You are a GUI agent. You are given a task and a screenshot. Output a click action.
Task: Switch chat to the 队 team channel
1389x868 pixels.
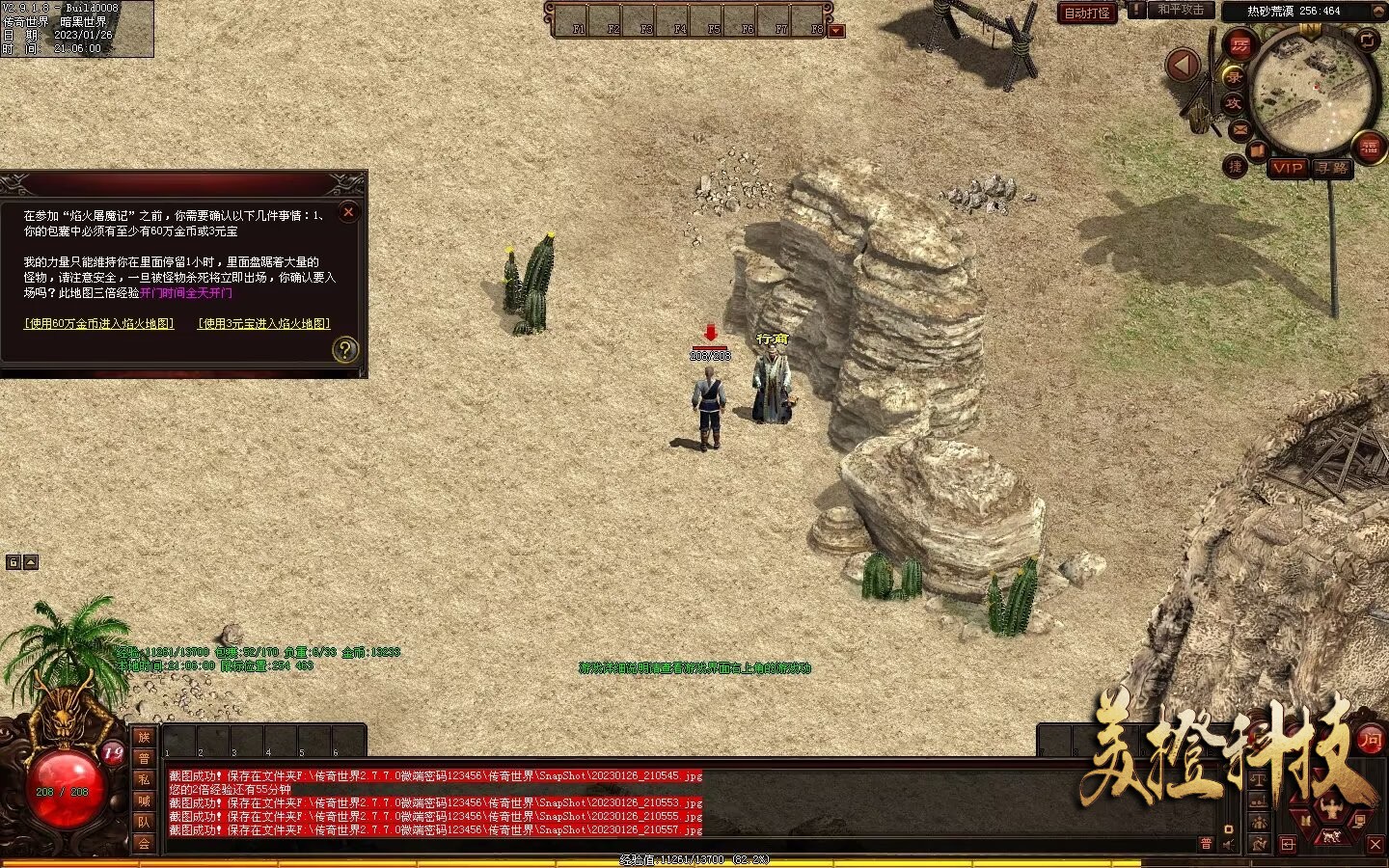pyautogui.click(x=144, y=822)
